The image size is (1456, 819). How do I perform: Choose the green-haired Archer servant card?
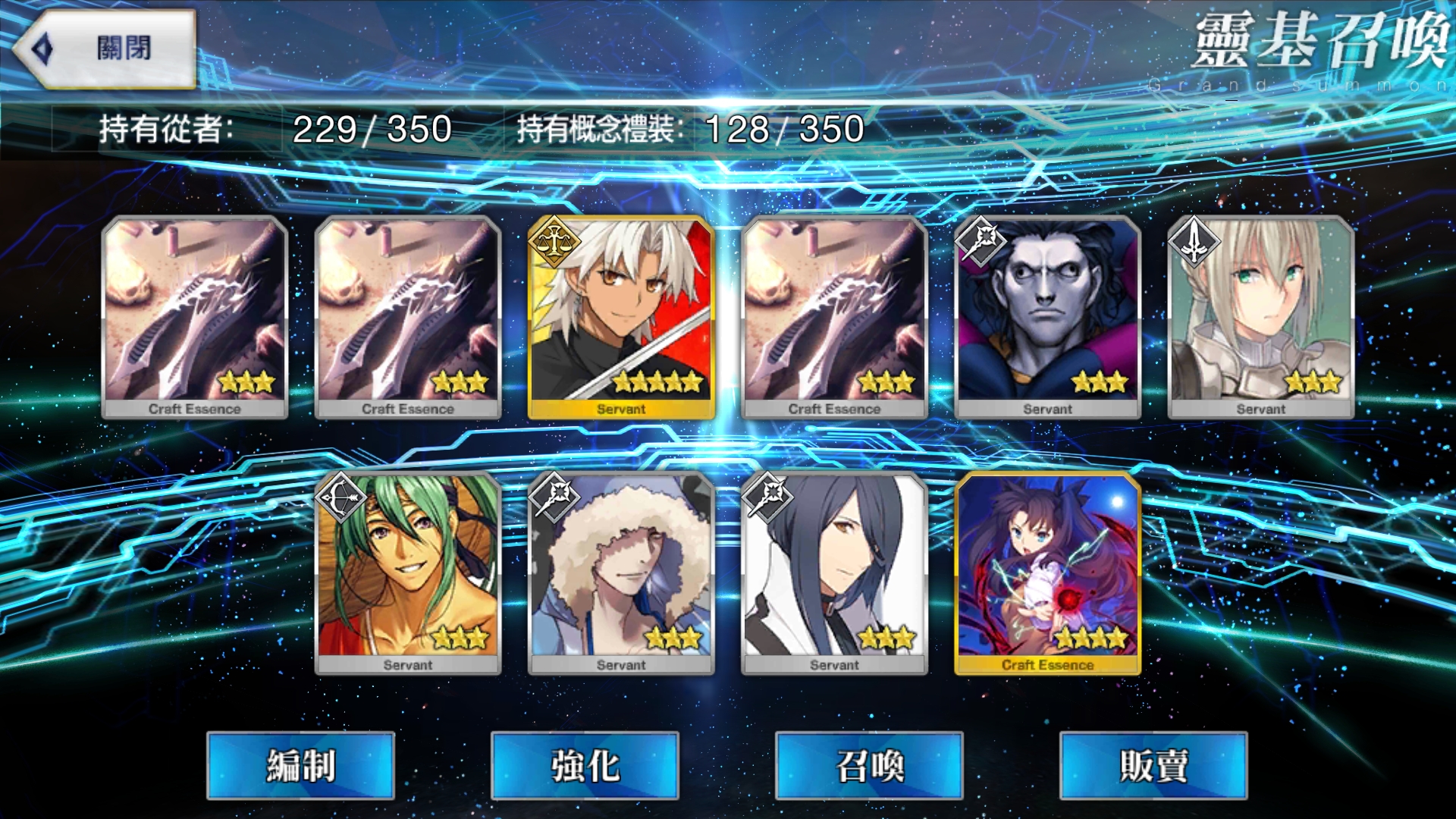pyautogui.click(x=408, y=573)
